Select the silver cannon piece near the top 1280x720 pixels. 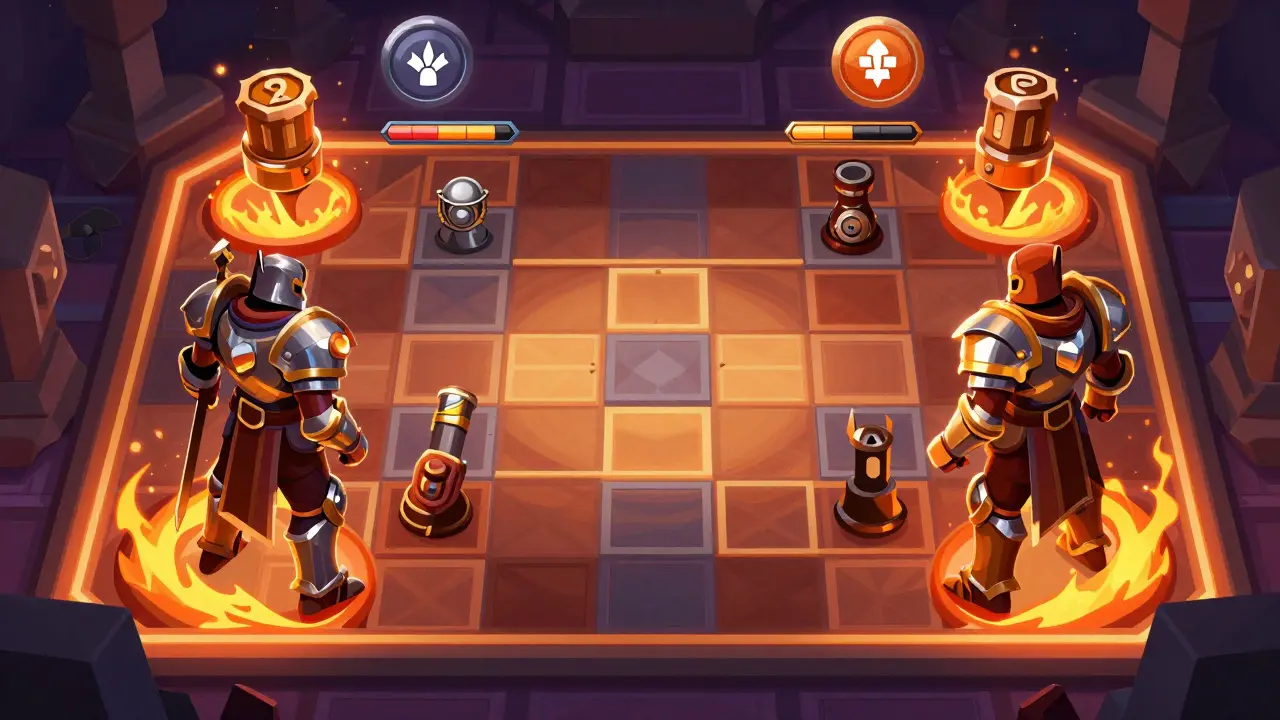(x=460, y=207)
